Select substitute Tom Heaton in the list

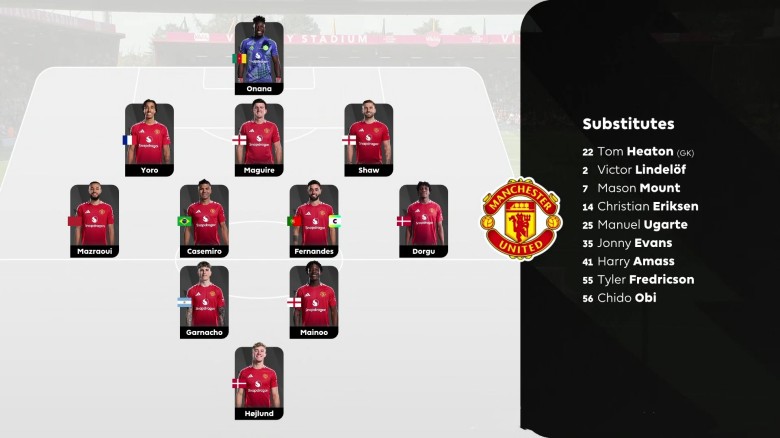[639, 152]
